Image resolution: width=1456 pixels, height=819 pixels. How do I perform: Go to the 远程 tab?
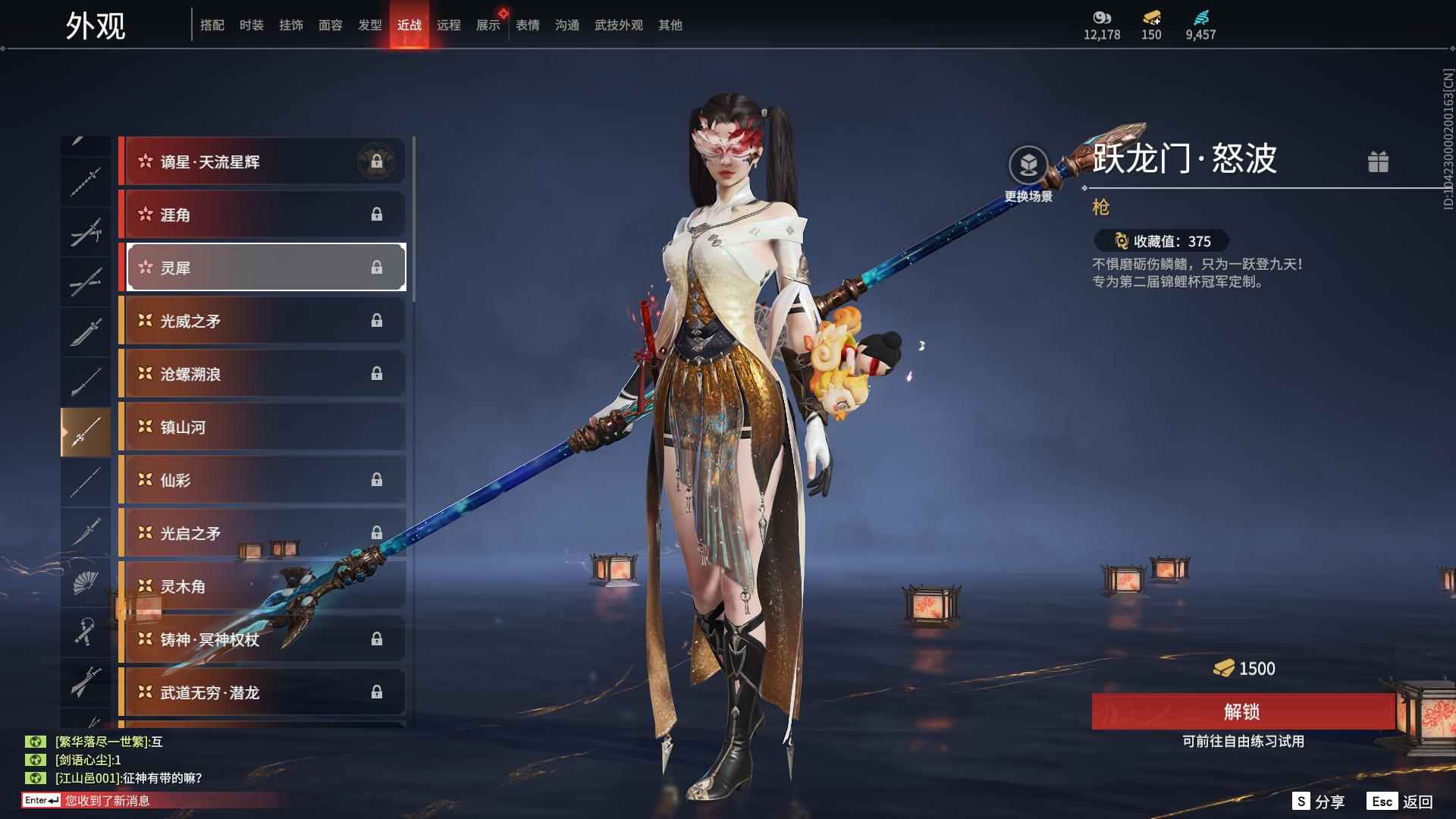(448, 25)
